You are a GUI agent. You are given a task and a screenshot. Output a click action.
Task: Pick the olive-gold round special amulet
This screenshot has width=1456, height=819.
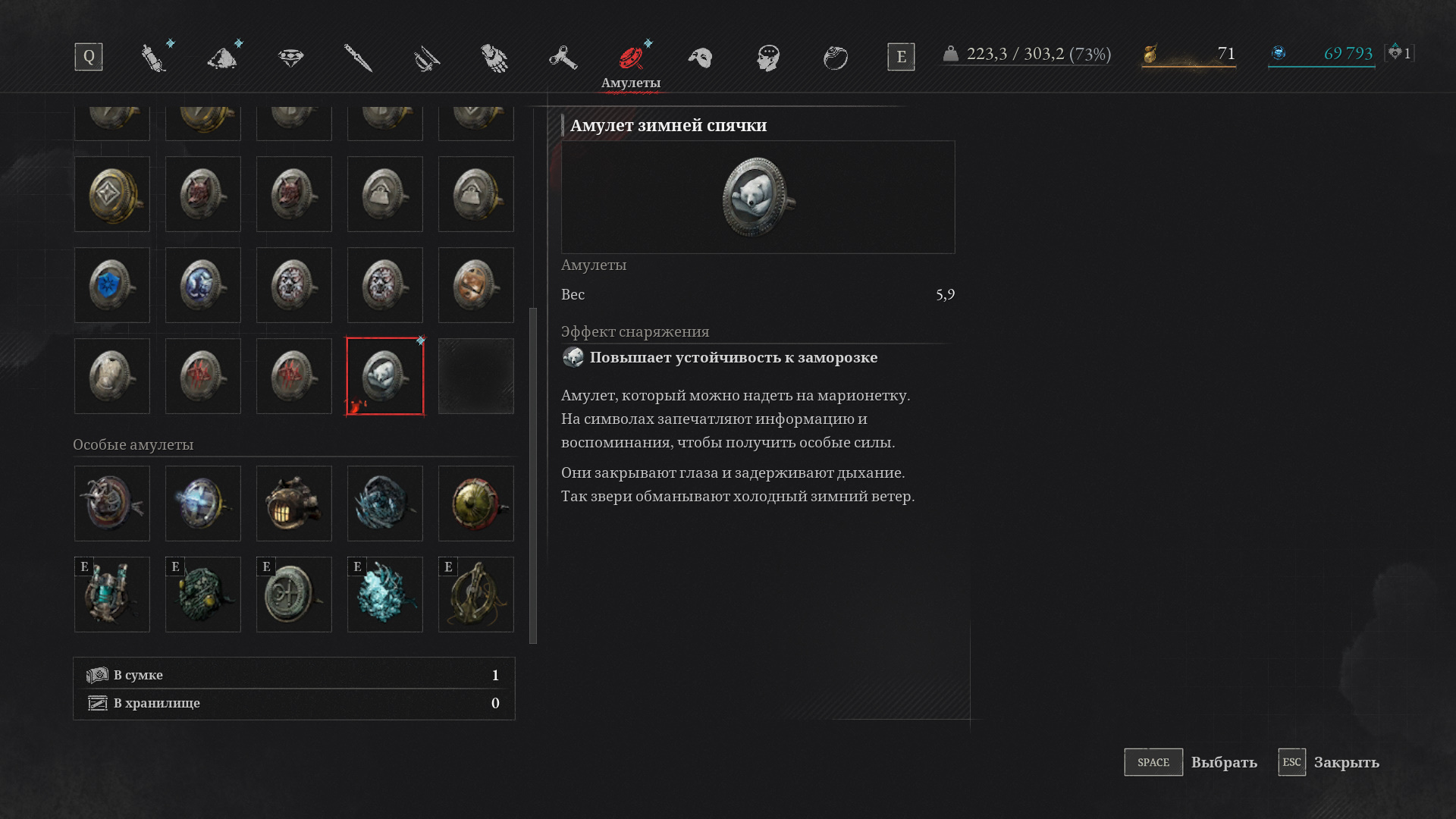pos(476,504)
